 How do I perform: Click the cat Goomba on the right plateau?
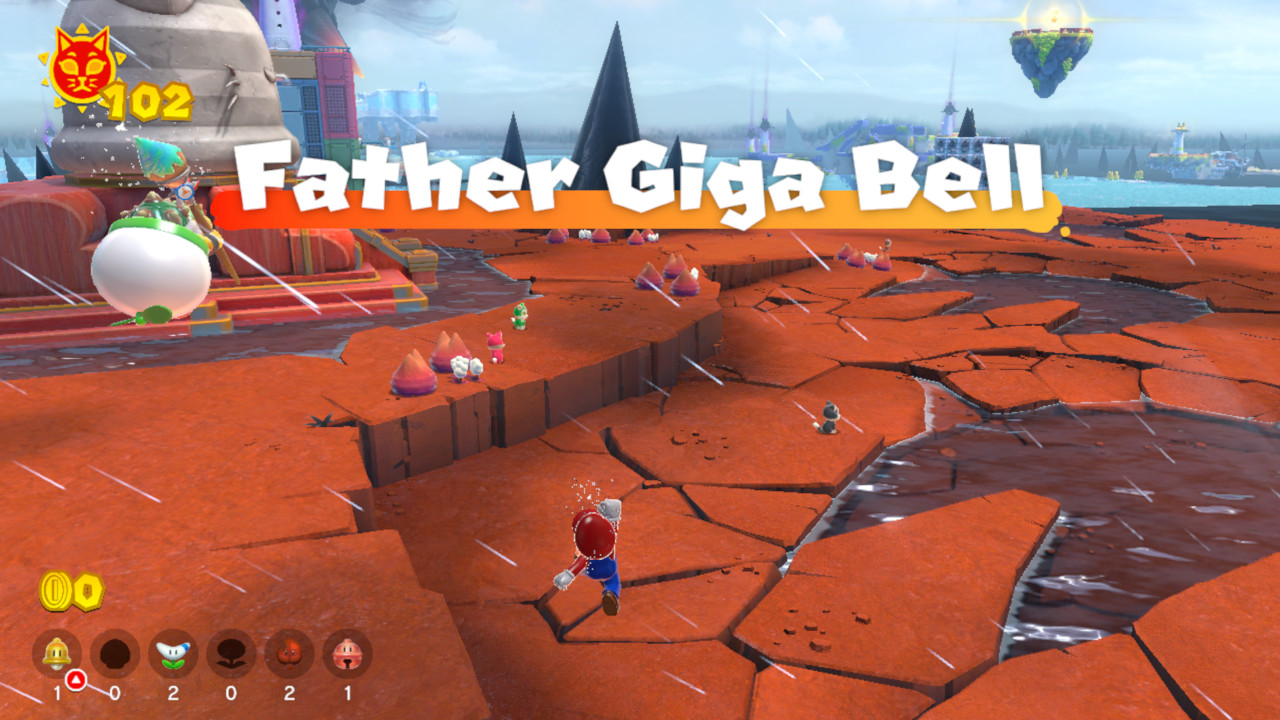828,415
